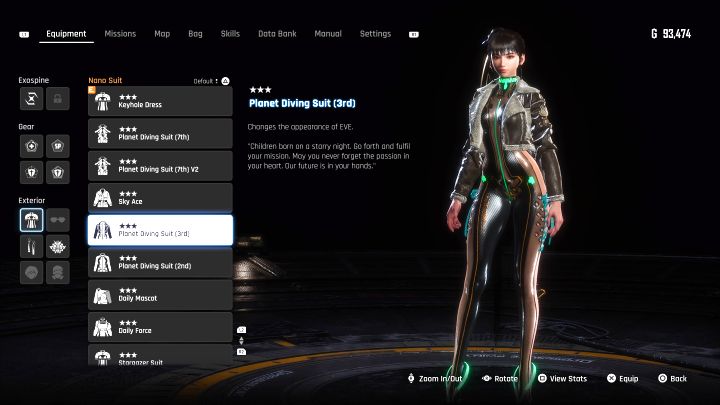Open the earrings exterior slot
The height and width of the screenshot is (405, 720).
31,246
